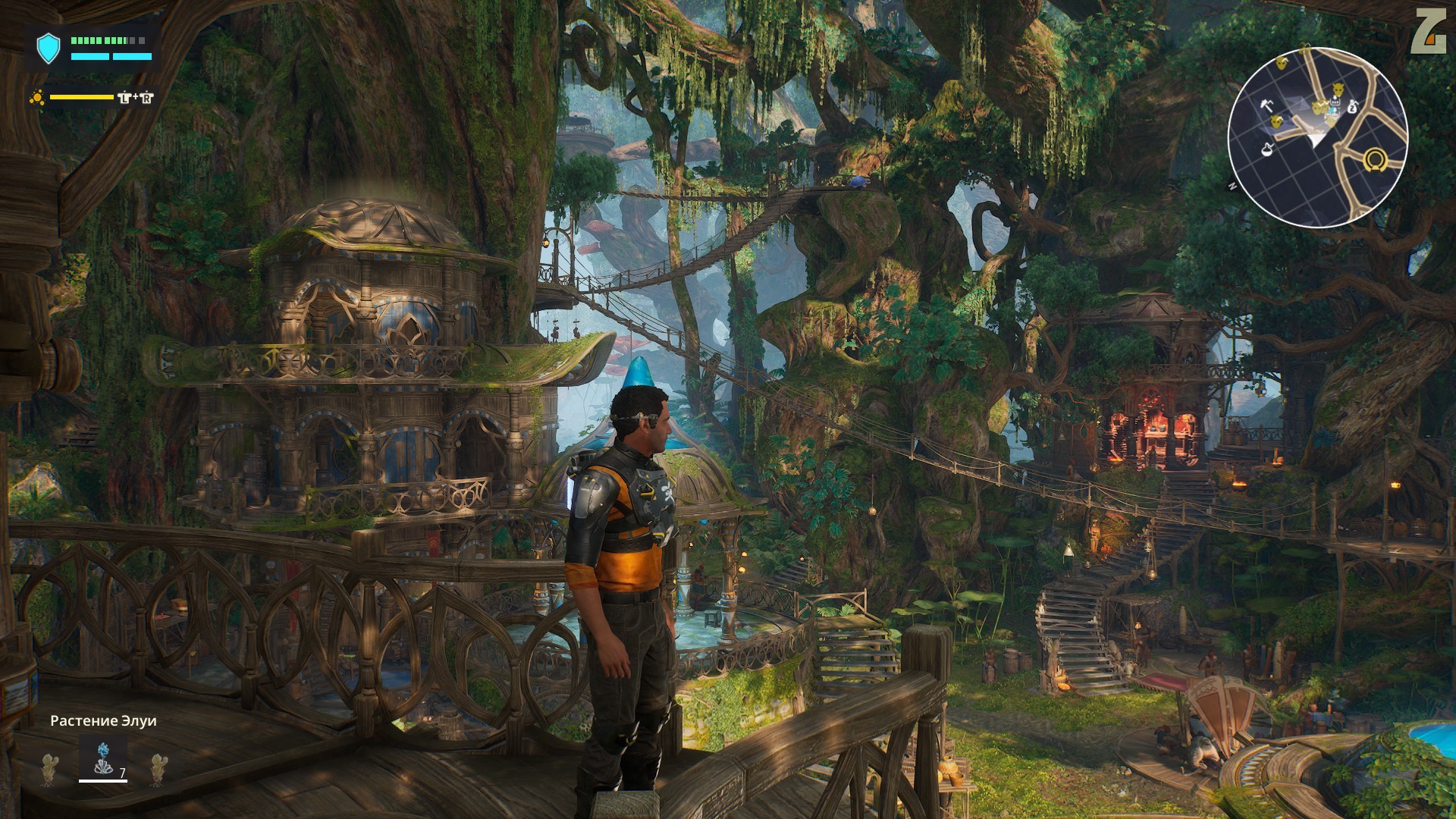1456x819 pixels.
Task: Click the Z watermark logo
Action: (1428, 33)
